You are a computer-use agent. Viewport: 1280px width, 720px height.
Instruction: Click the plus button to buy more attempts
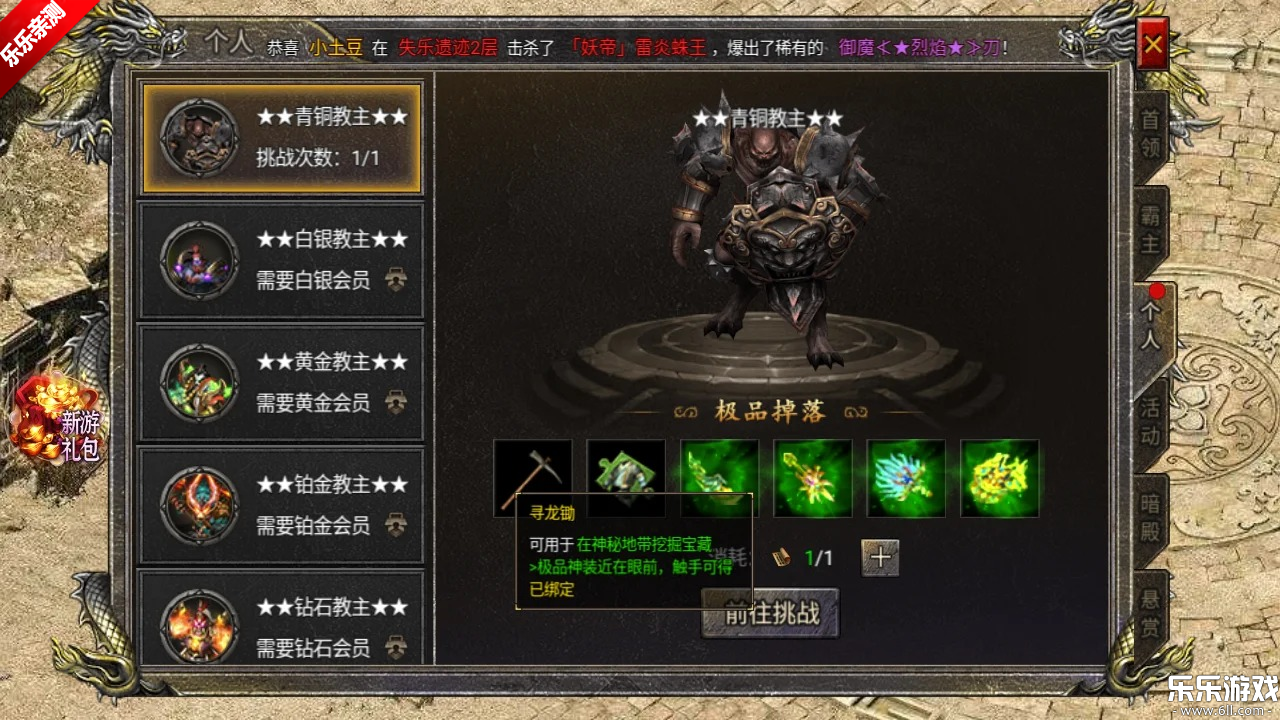coord(879,558)
